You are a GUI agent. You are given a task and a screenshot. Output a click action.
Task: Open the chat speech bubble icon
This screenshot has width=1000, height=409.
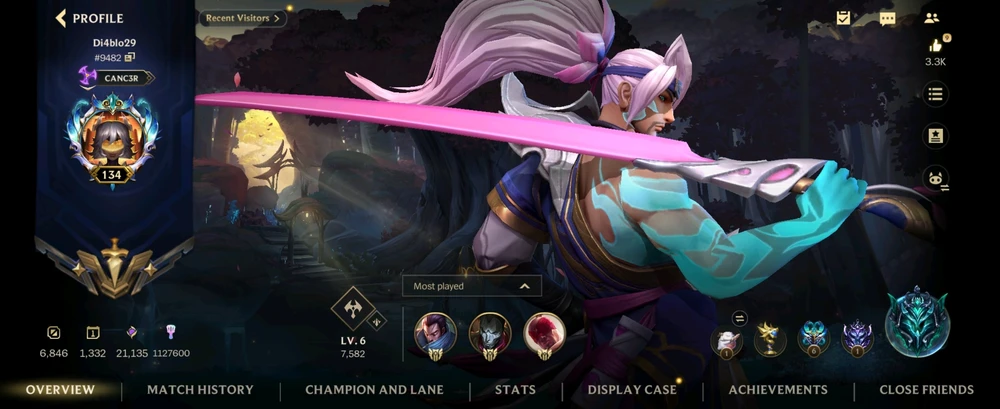(x=887, y=18)
